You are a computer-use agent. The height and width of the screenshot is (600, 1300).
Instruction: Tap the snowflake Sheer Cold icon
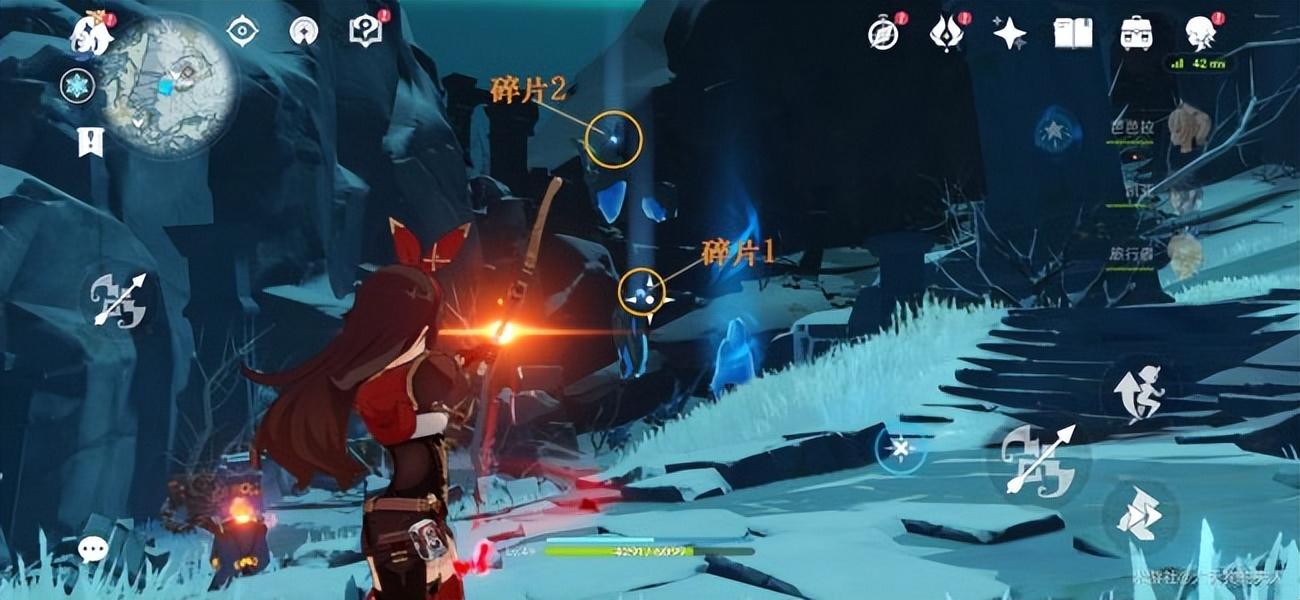point(76,86)
